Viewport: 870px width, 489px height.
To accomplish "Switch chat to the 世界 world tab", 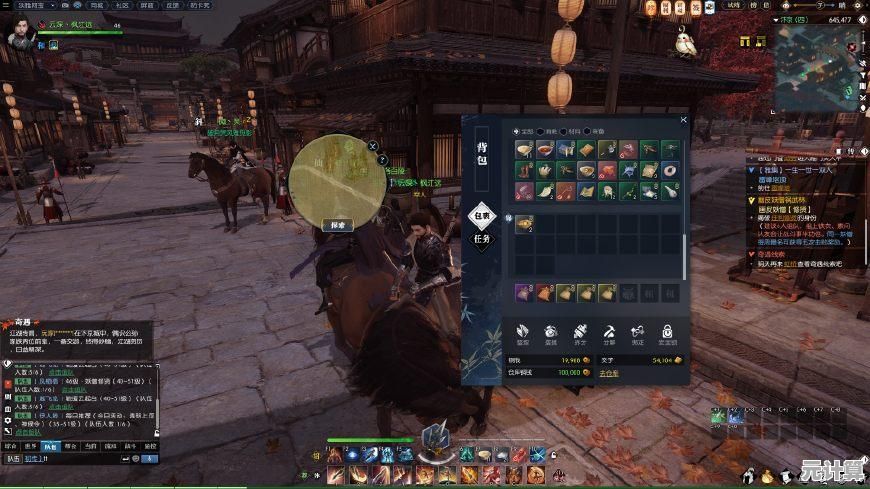I will [30, 446].
